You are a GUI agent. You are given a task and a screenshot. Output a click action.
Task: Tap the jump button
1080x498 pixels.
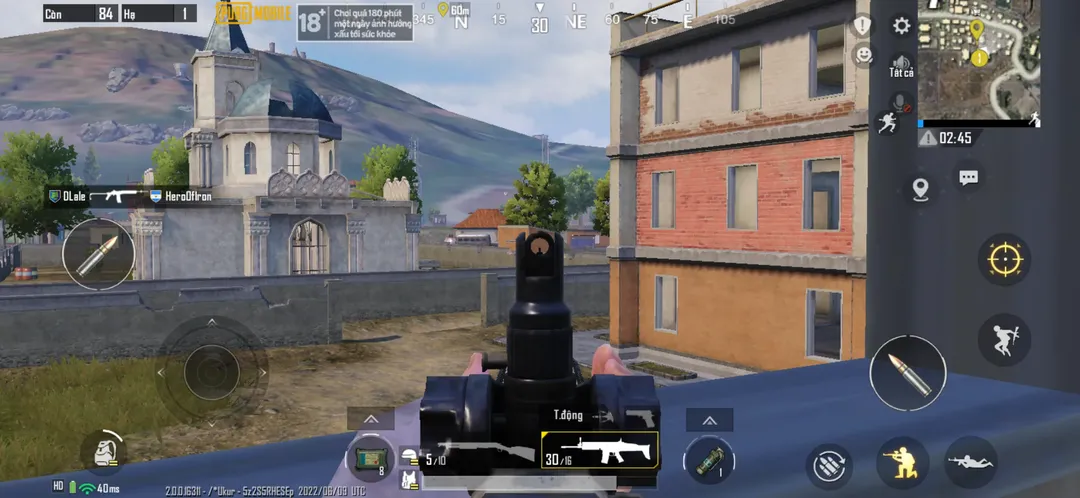[x=1003, y=339]
